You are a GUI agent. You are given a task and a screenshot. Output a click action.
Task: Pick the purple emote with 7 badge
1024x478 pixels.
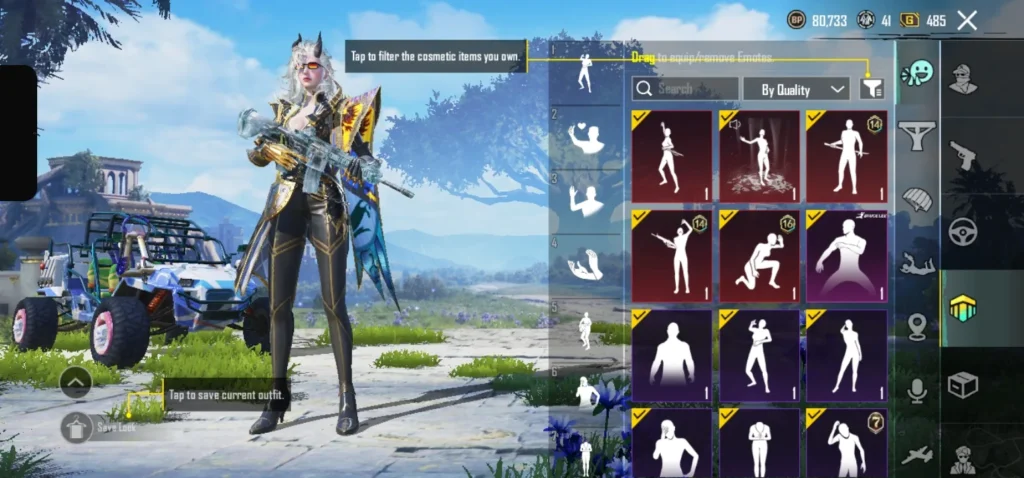pos(846,442)
